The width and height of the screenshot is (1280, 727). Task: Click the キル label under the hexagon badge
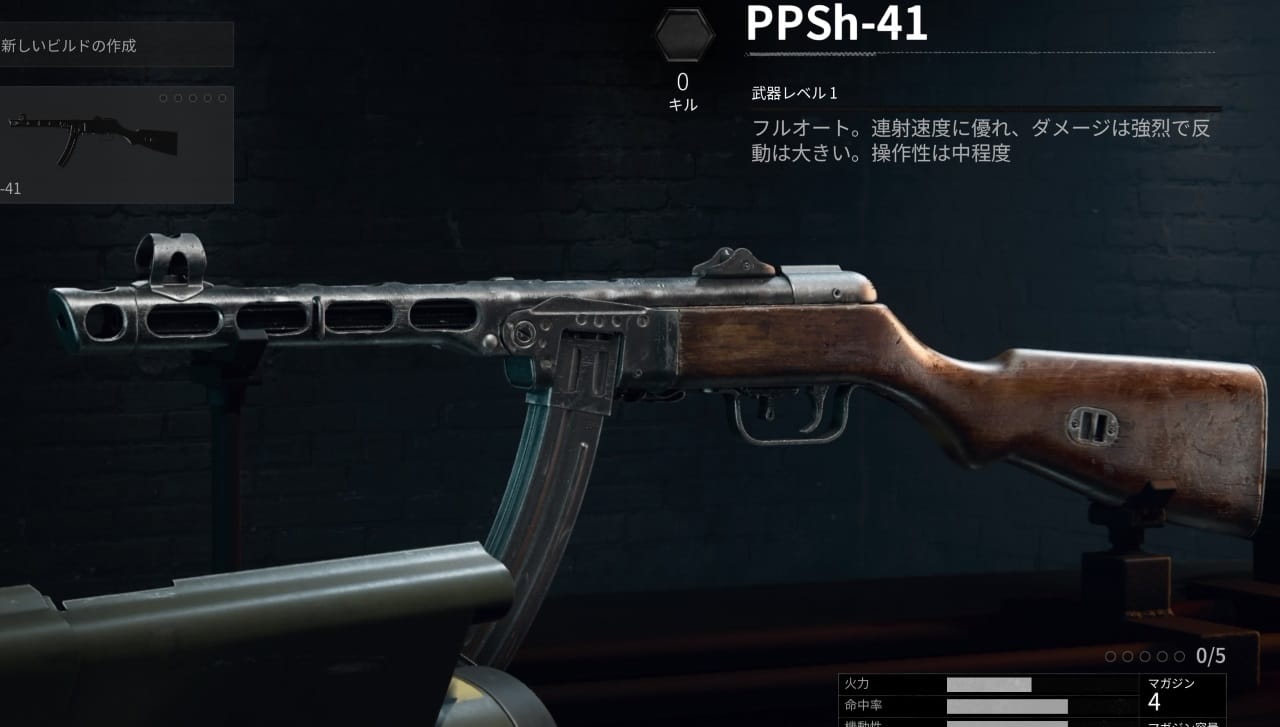tap(683, 103)
